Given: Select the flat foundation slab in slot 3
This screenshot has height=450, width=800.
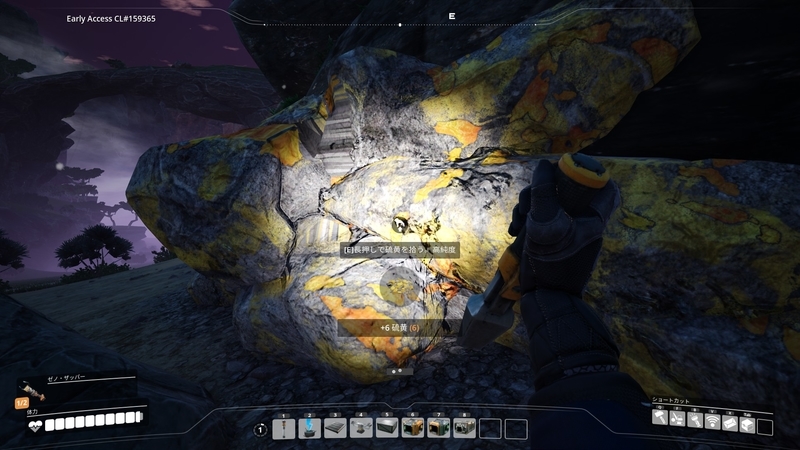Looking at the screenshot, I should [x=335, y=429].
